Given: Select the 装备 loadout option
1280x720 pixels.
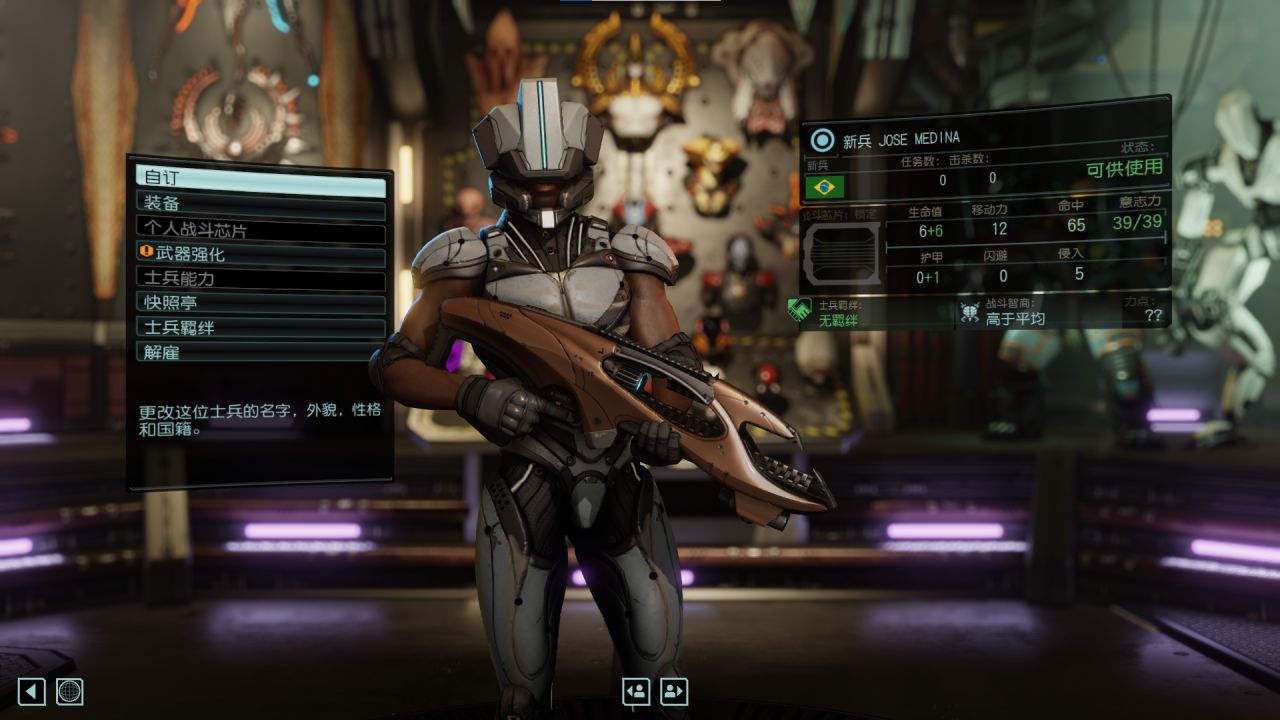Looking at the screenshot, I should [x=260, y=204].
